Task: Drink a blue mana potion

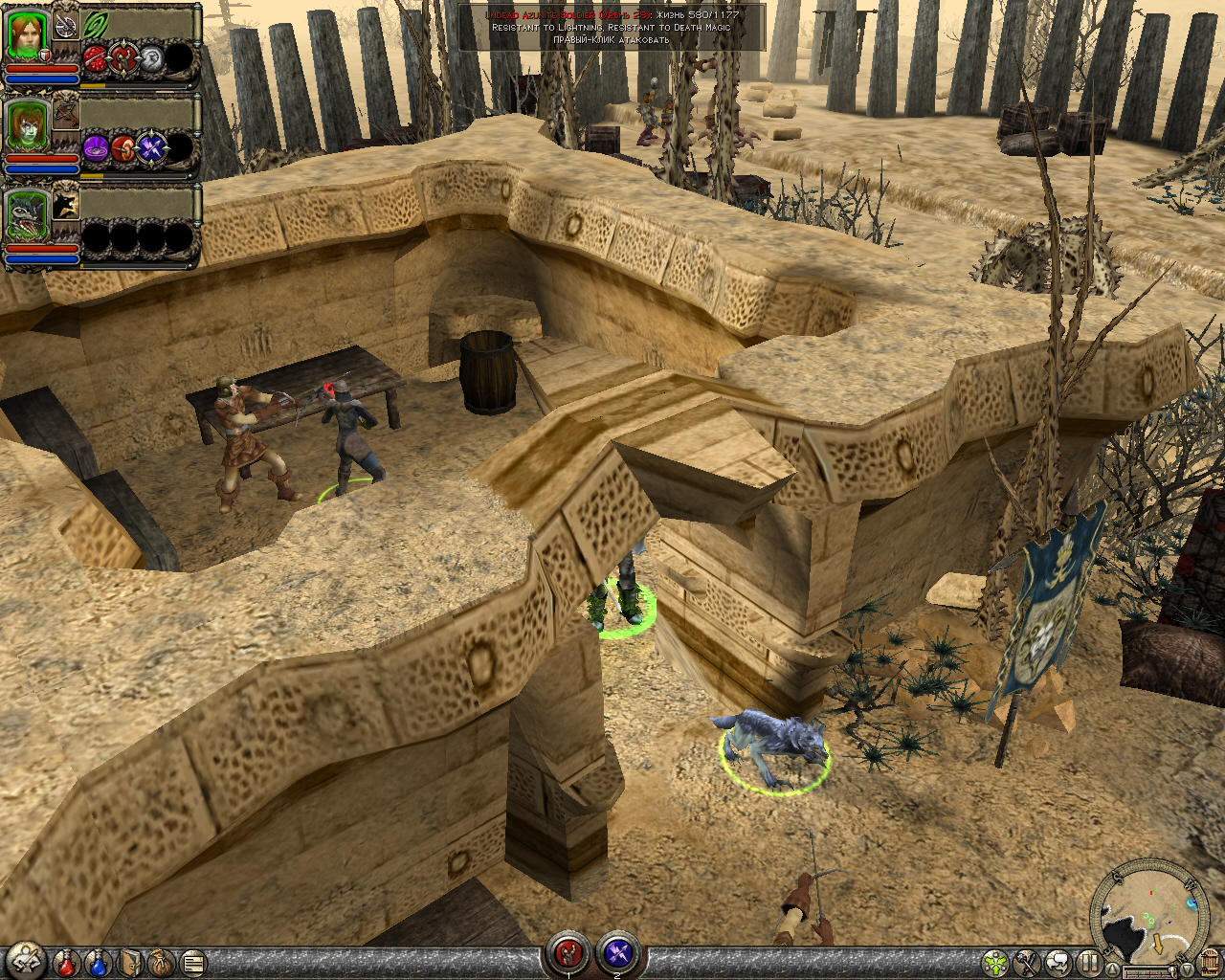Action: point(99,962)
